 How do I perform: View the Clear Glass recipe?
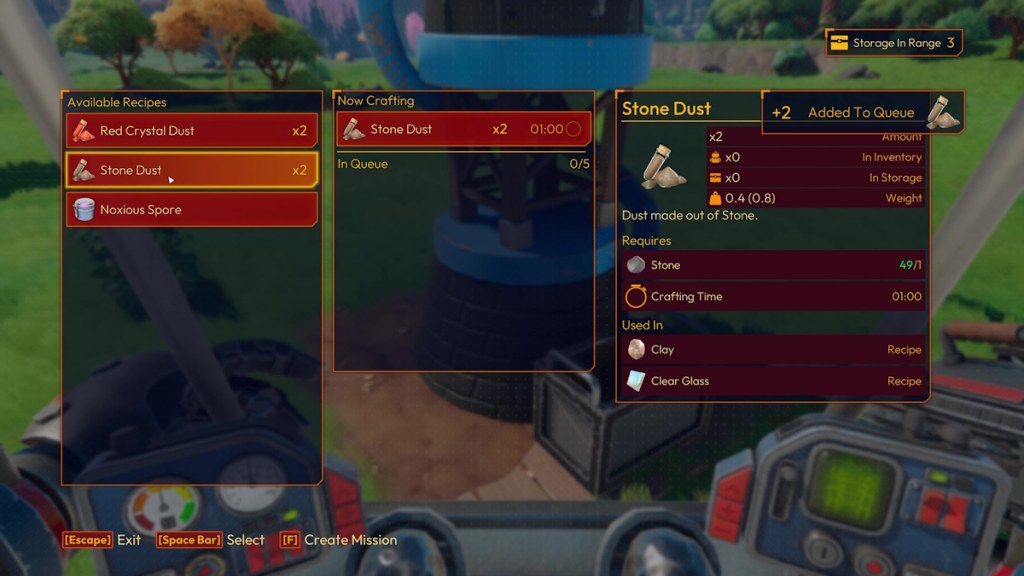[772, 381]
